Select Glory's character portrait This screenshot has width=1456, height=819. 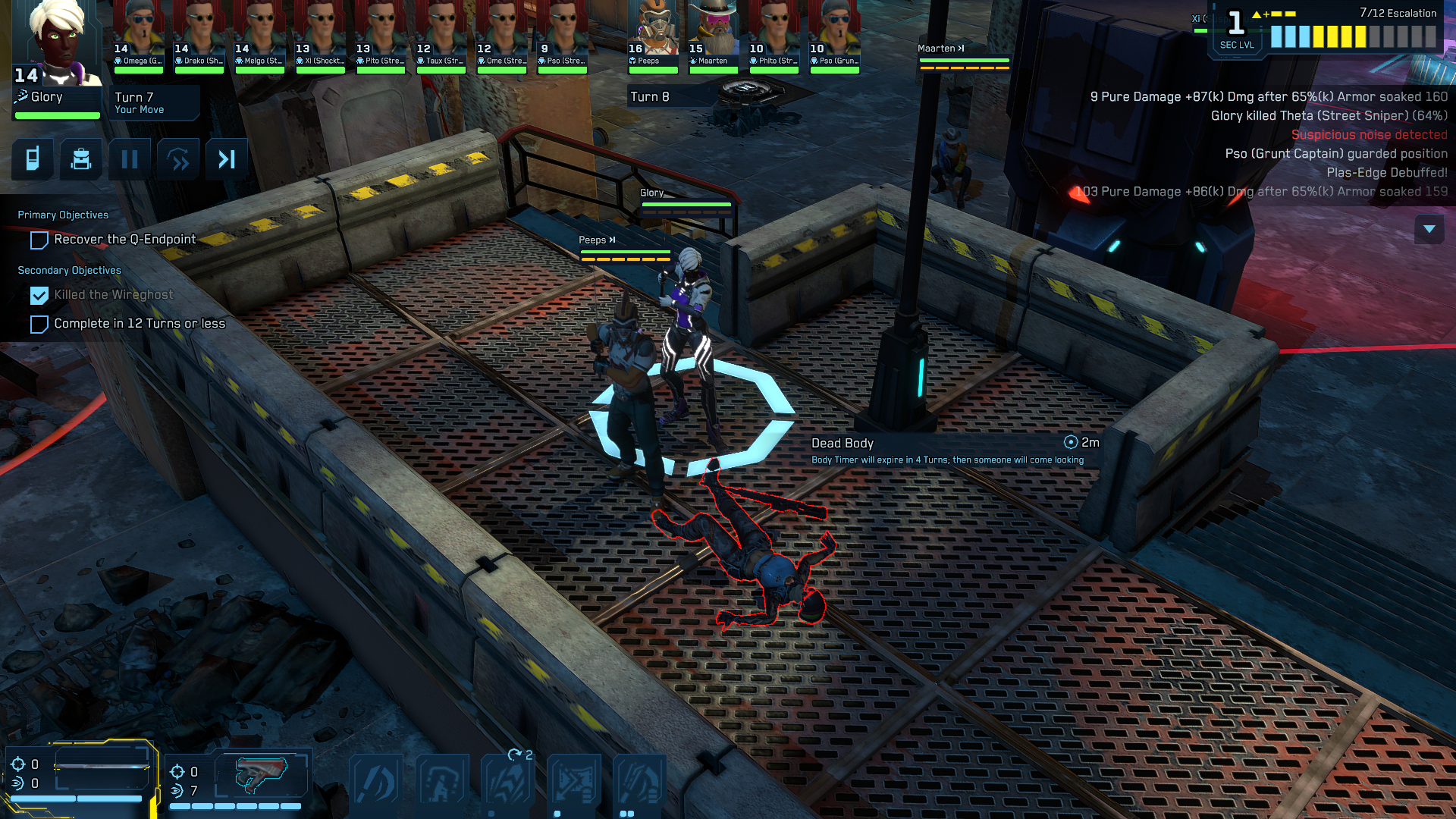point(58,44)
